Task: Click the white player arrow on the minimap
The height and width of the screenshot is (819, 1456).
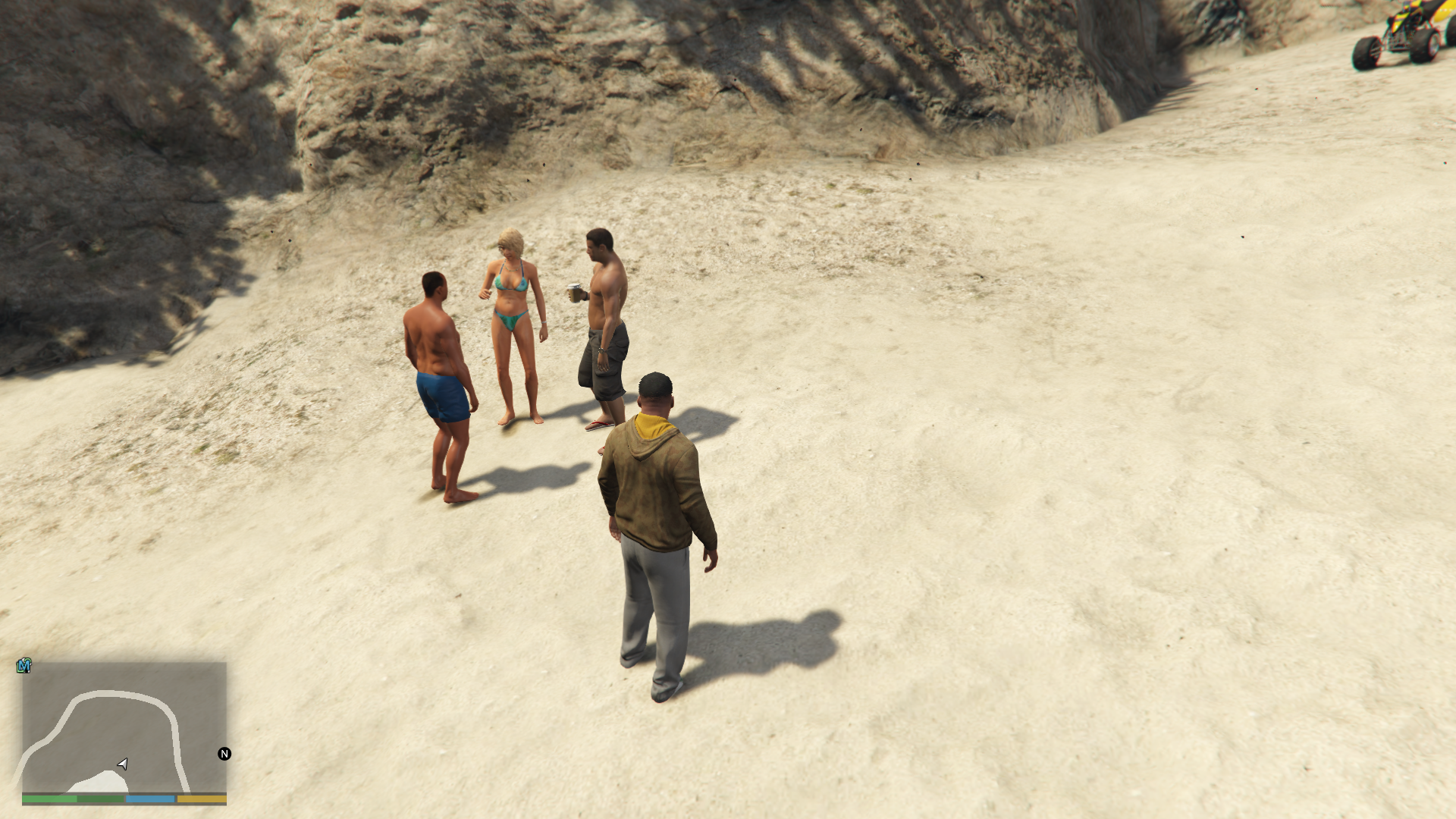Action: click(x=123, y=764)
